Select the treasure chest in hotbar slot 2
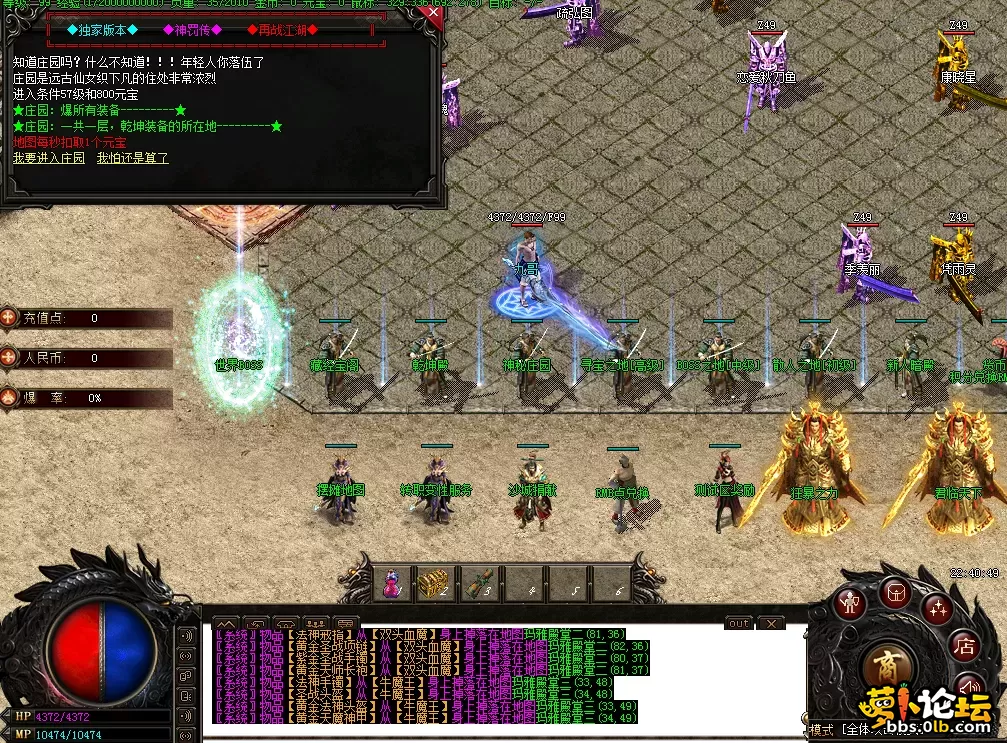1007x743 pixels. (x=433, y=582)
